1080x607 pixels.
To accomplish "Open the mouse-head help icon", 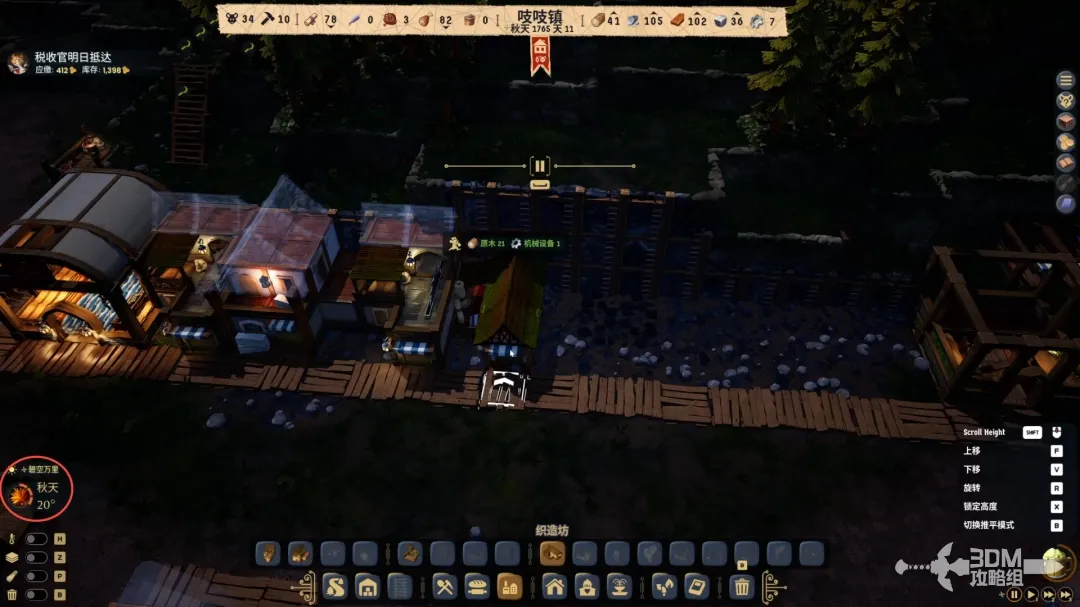I will tap(1065, 100).
